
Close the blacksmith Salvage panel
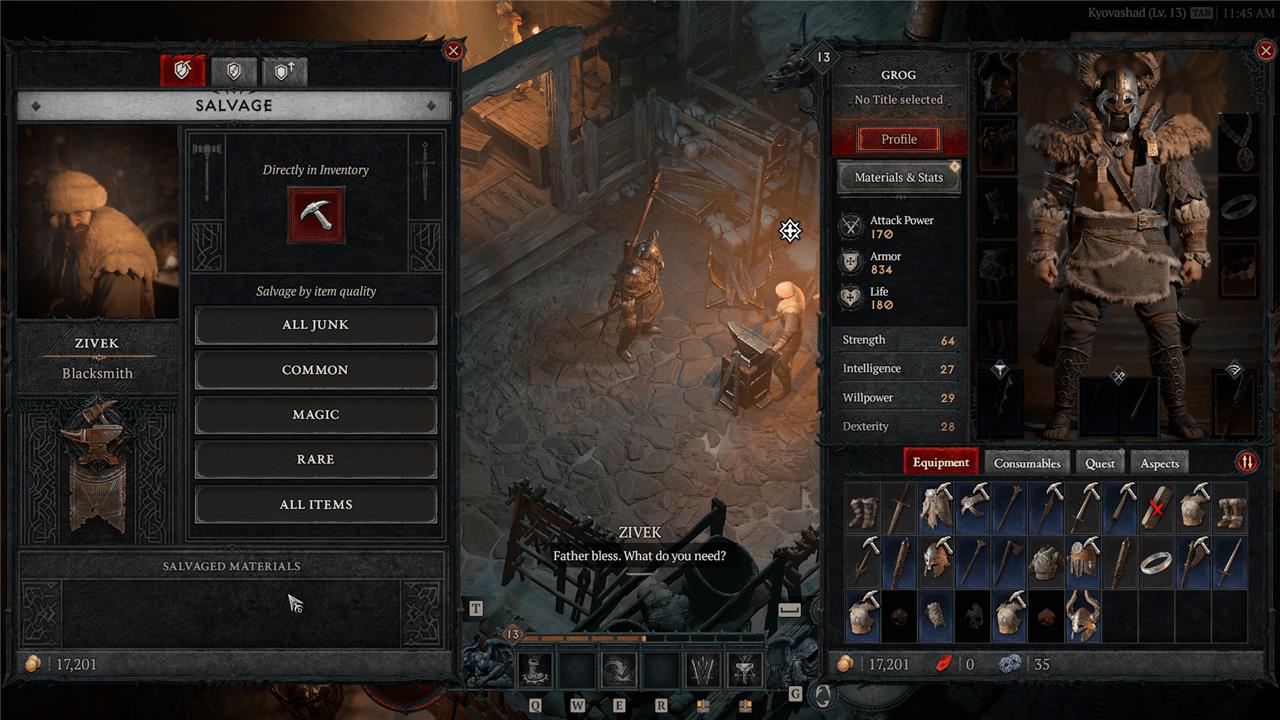point(453,50)
